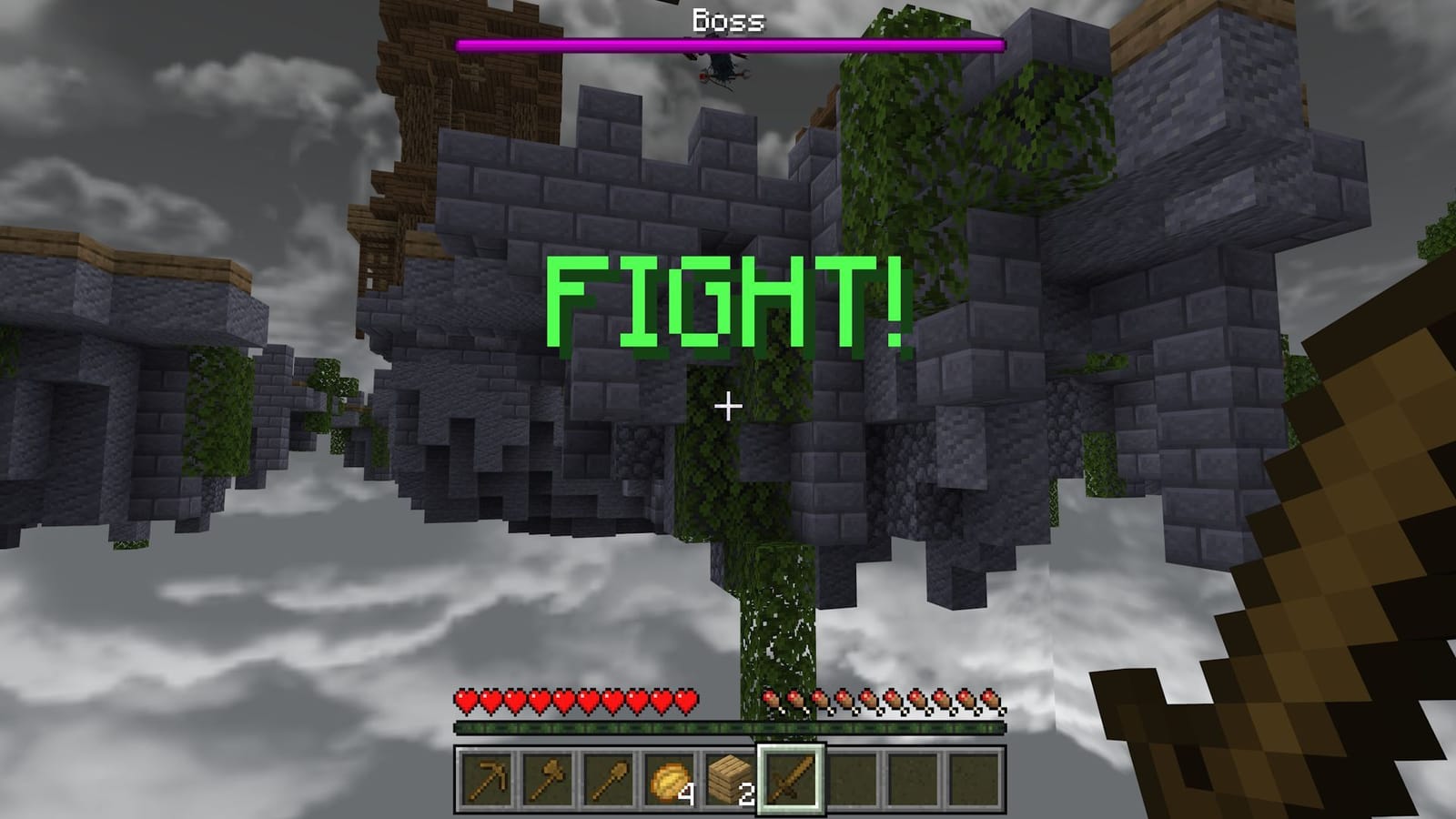1456x819 pixels.
Task: Click the magenta Boss health bar
Action: click(x=728, y=42)
